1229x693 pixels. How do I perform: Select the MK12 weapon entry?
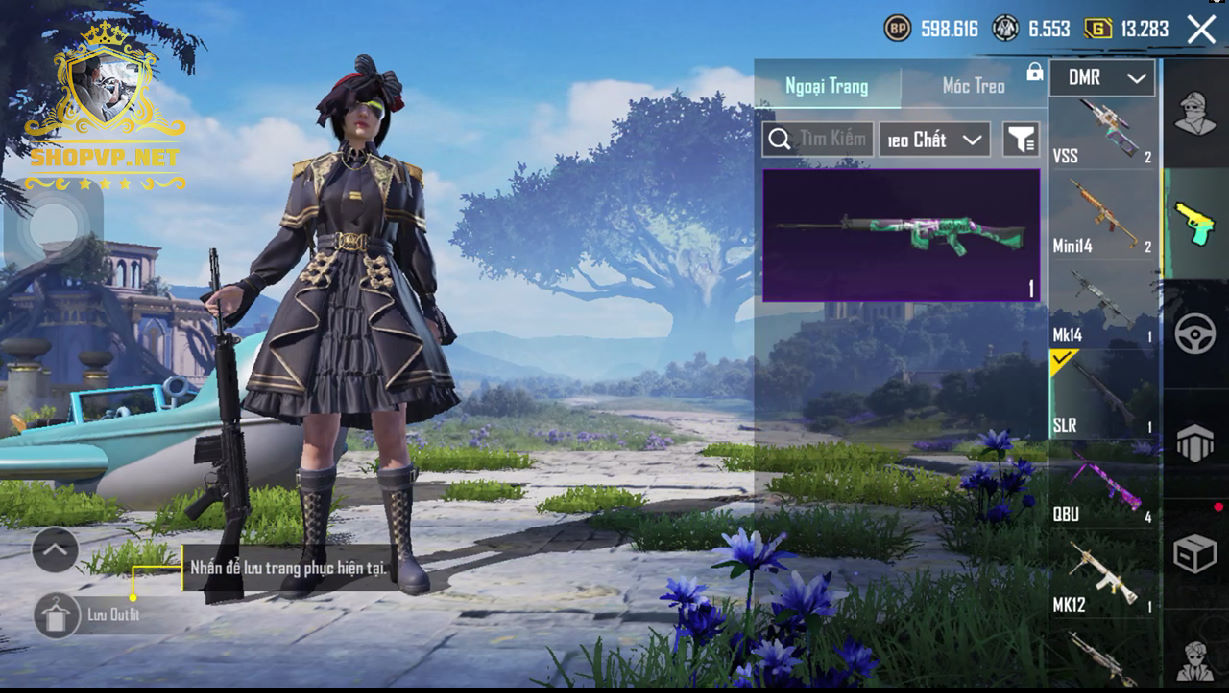[x=1103, y=576]
